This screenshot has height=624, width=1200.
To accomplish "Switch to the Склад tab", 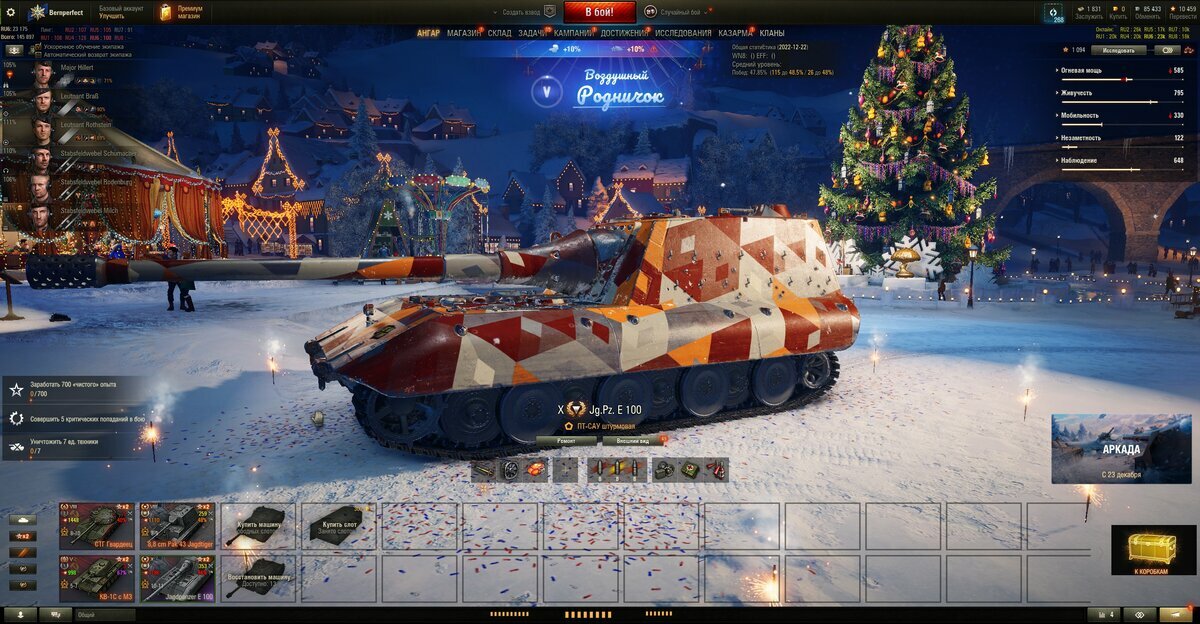I will point(500,33).
